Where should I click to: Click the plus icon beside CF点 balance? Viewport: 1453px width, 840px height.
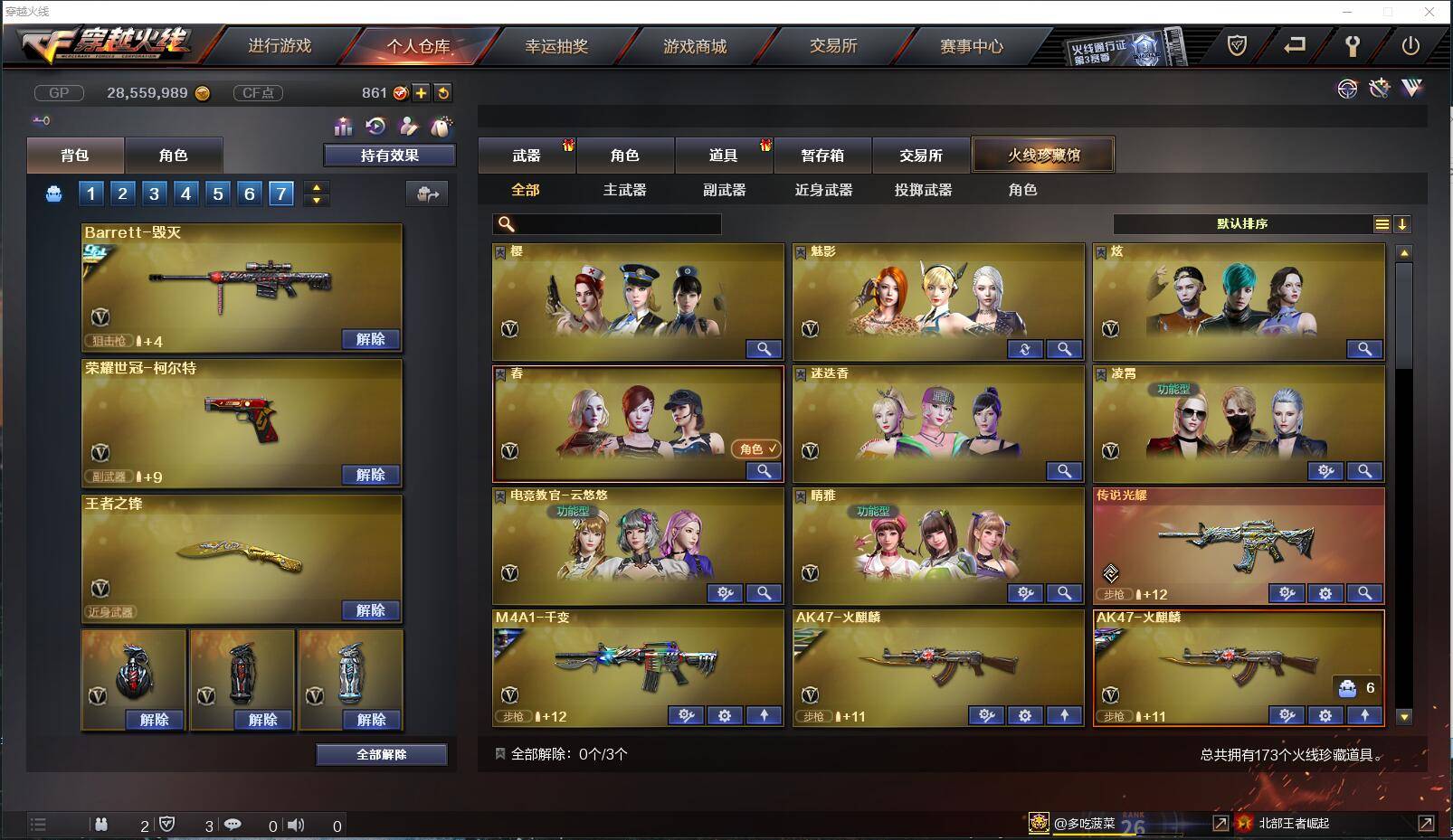(420, 92)
